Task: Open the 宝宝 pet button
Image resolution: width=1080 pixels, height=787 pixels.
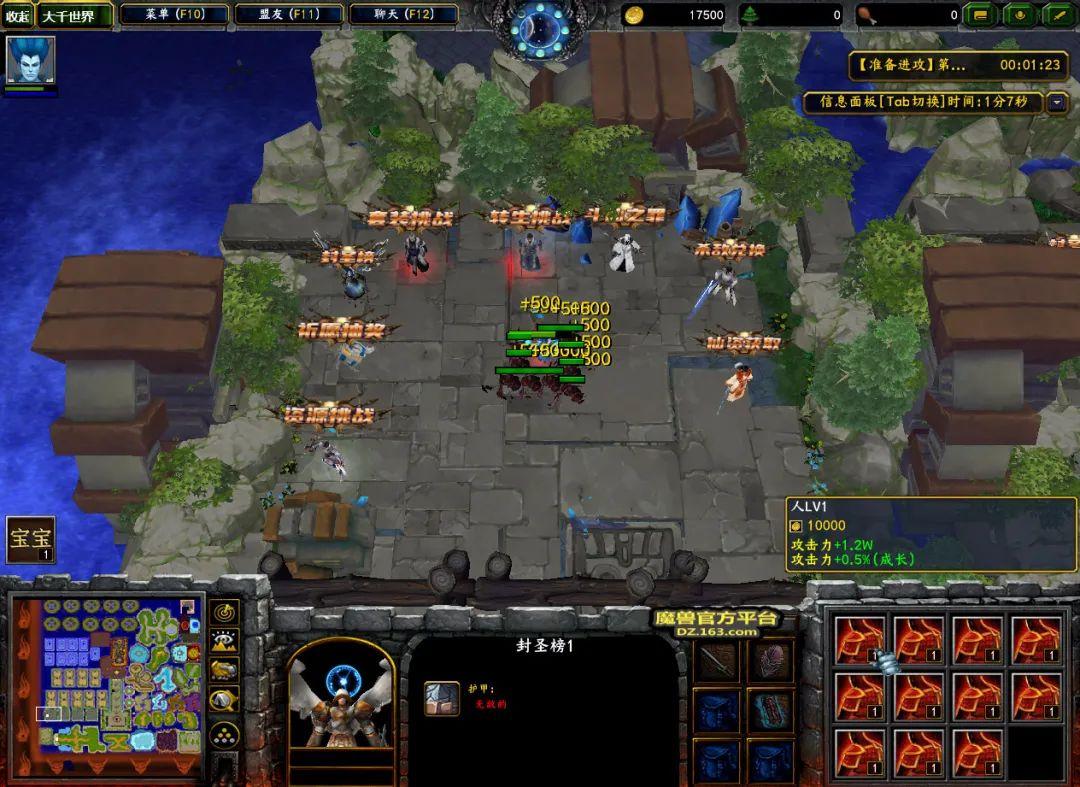Action: pos(30,540)
